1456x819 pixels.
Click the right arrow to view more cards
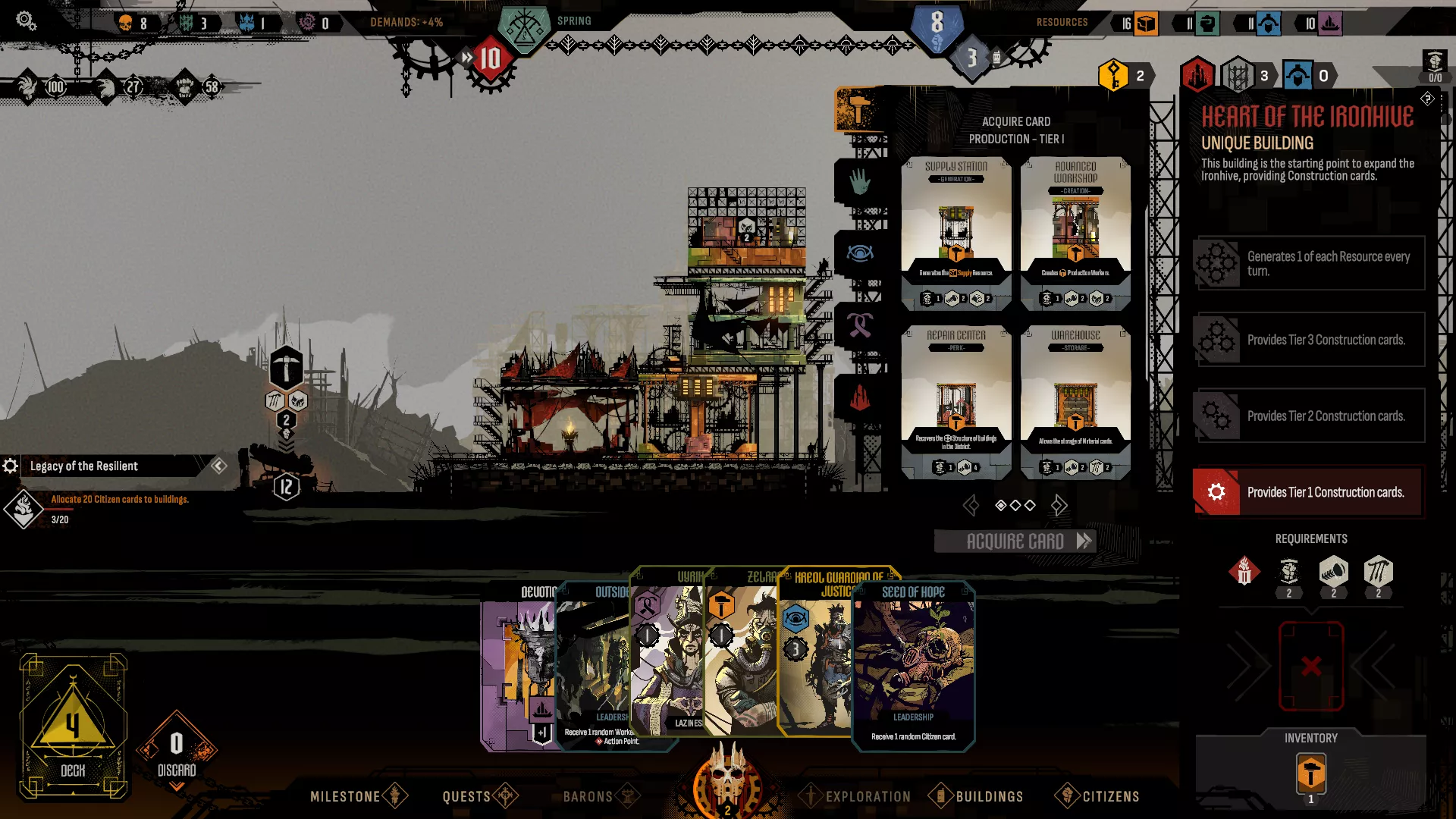tap(1059, 504)
